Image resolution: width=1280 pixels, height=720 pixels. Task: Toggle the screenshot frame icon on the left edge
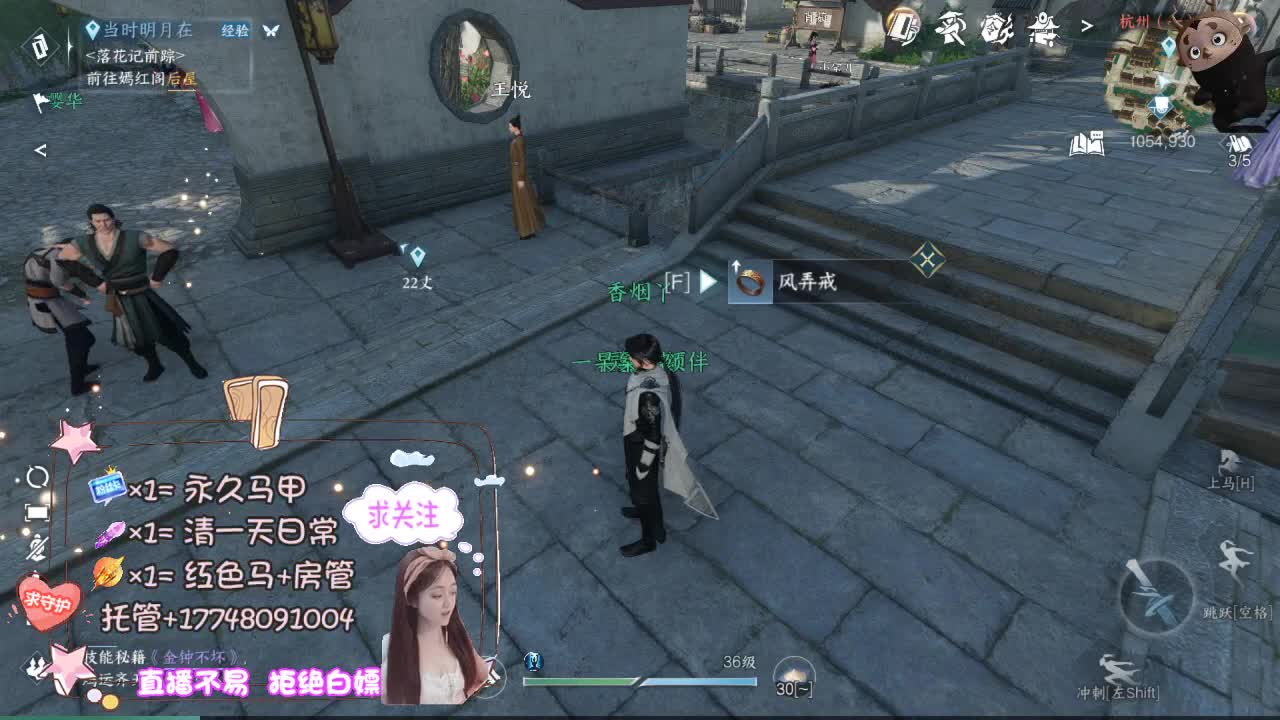pyautogui.click(x=37, y=513)
